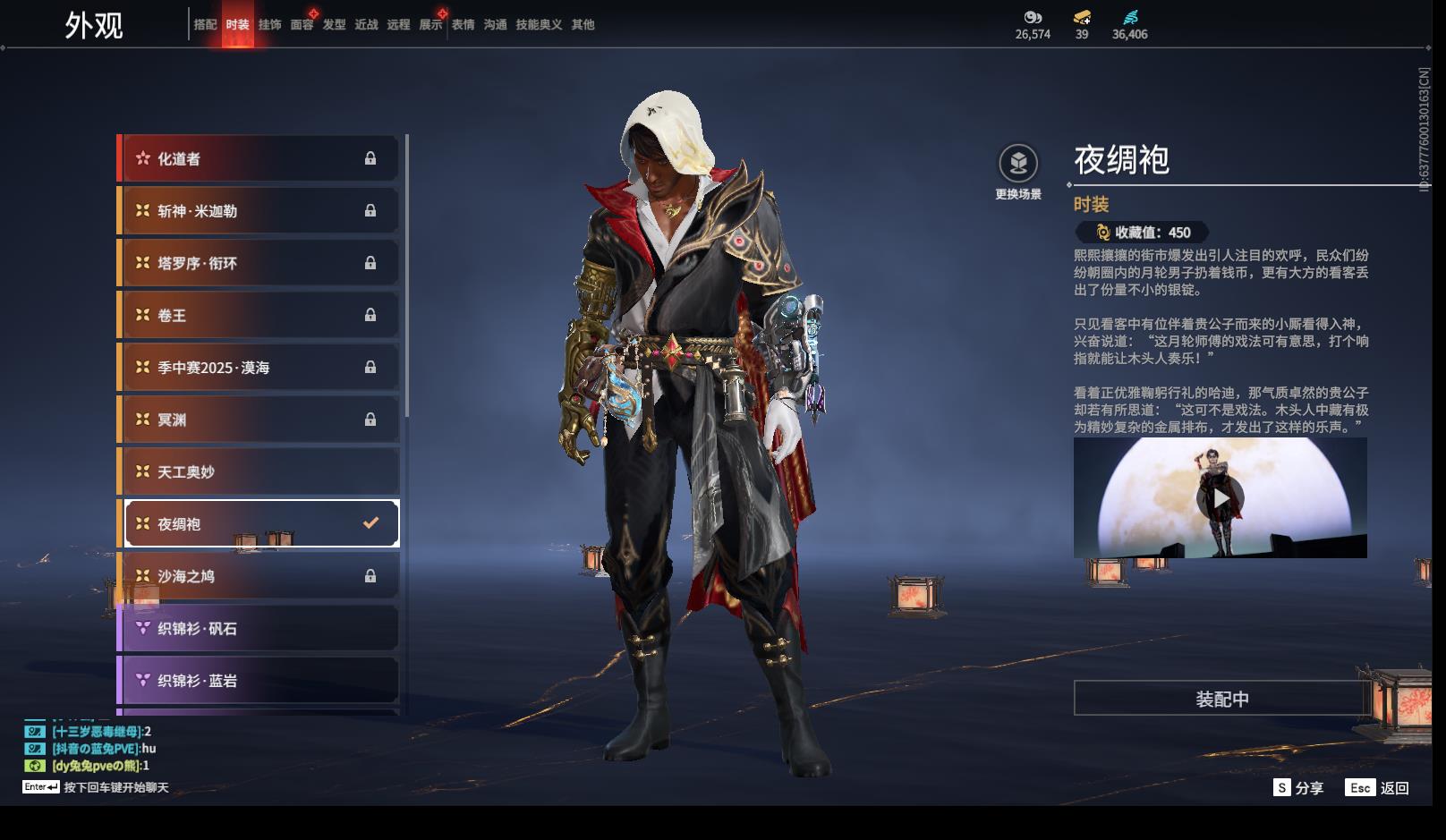The height and width of the screenshot is (840, 1446).
Task: Select the 织锦衫·蓝岩 outfit
Action: (x=259, y=681)
